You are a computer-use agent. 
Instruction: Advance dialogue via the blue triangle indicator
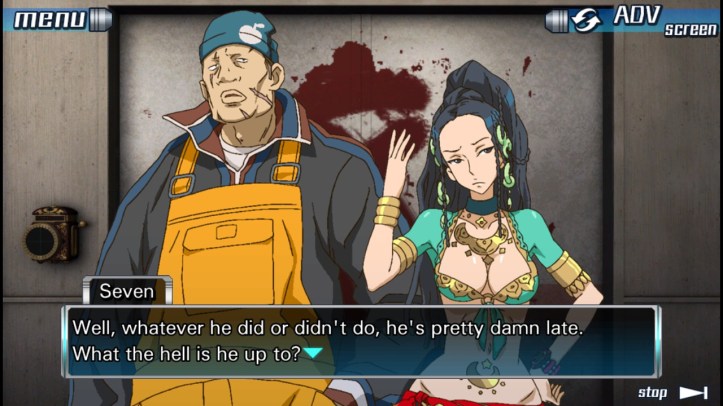(x=314, y=353)
